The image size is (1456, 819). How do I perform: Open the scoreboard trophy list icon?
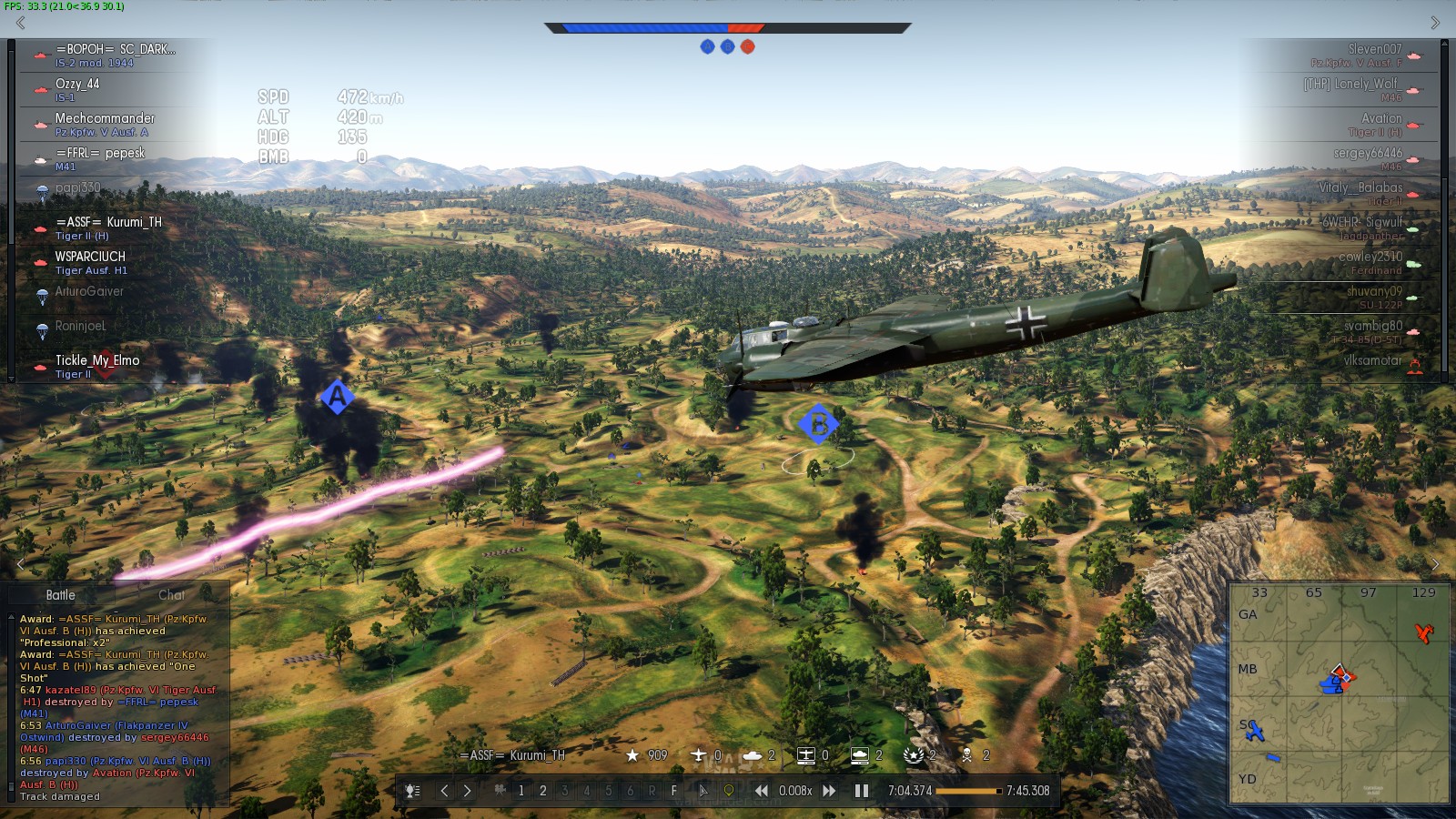[x=412, y=791]
